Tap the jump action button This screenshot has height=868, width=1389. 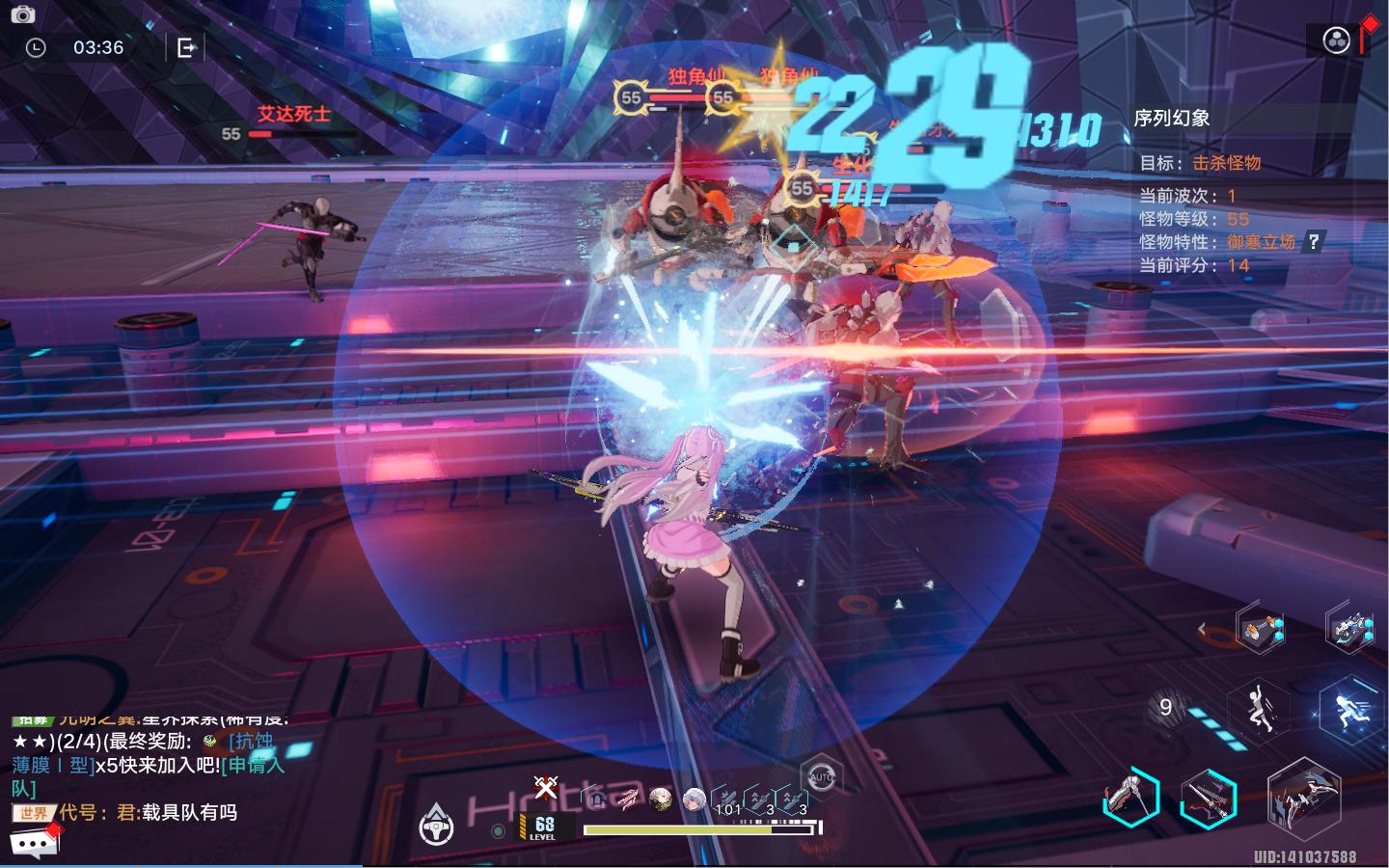pos(1259,712)
